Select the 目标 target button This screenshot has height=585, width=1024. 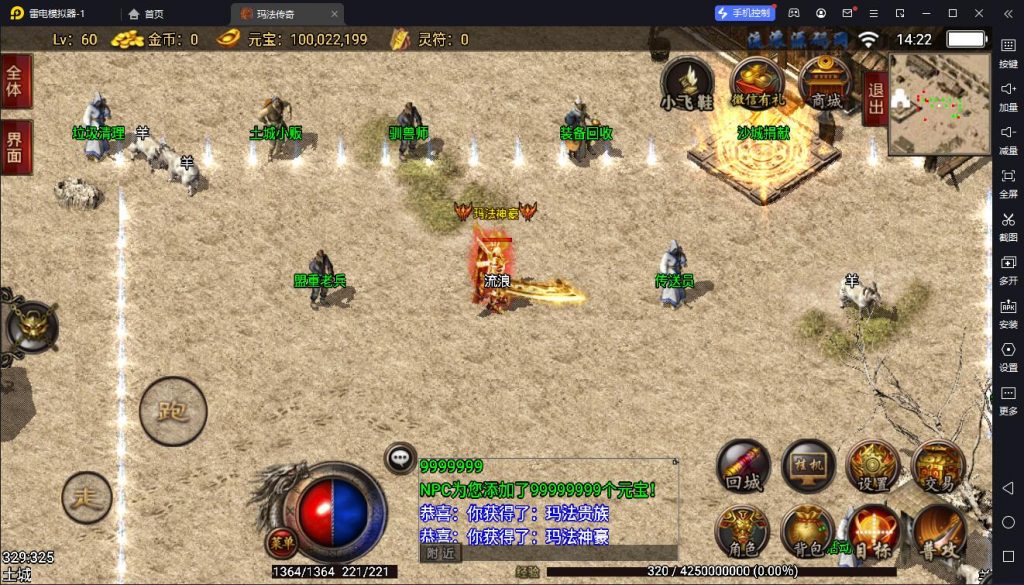873,532
